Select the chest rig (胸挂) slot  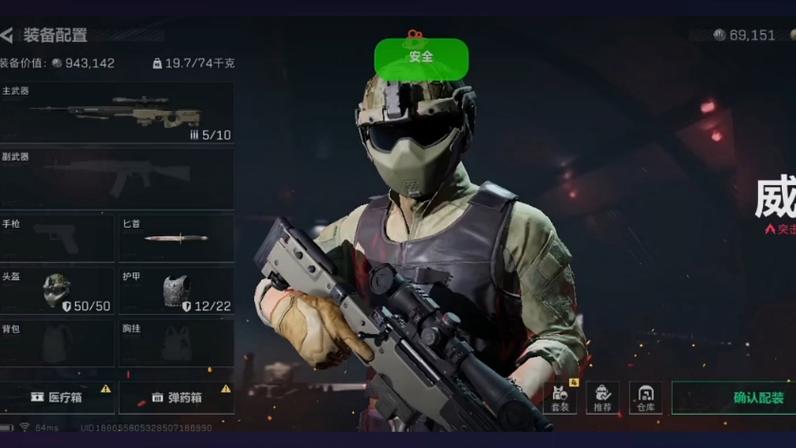176,343
